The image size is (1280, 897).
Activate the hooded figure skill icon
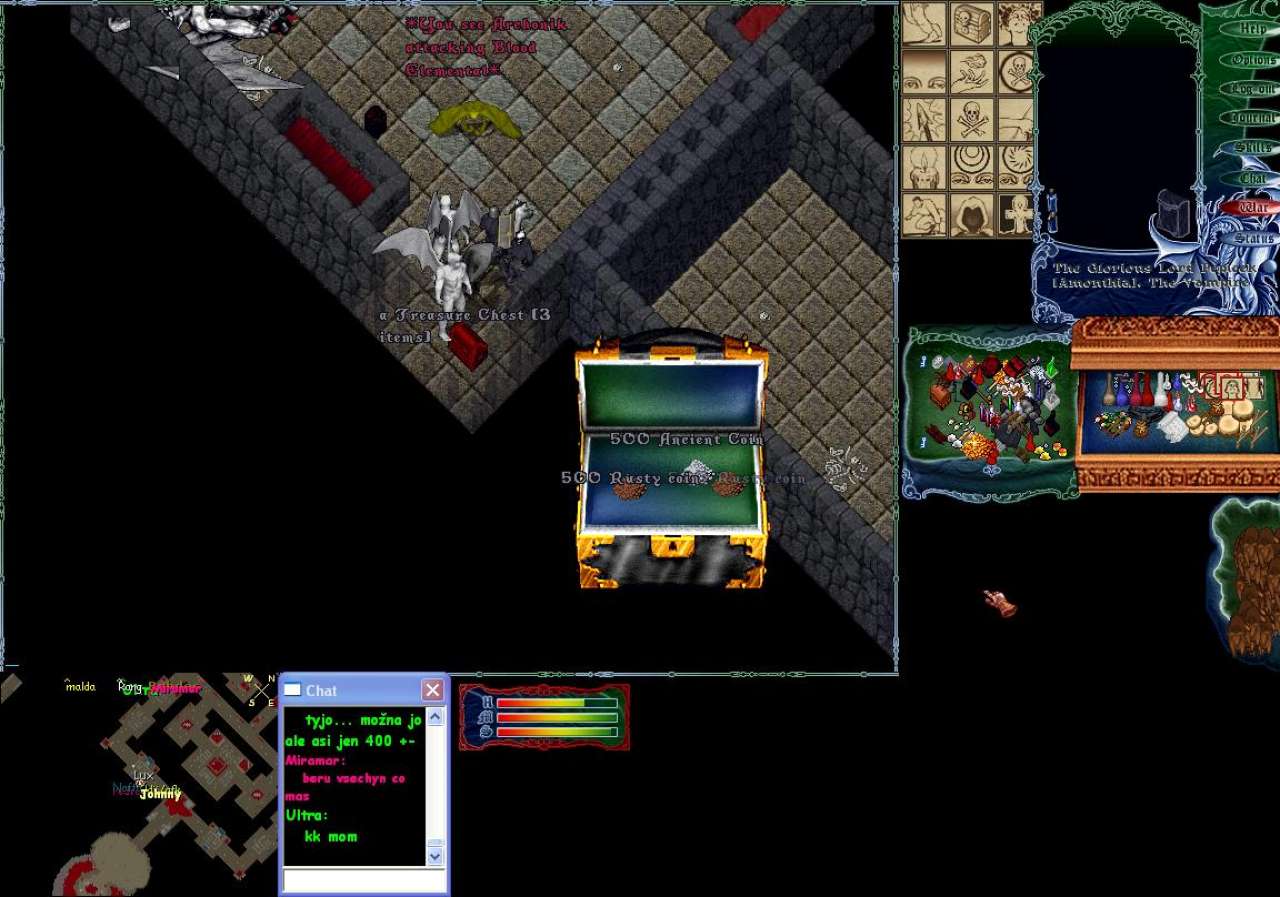tap(972, 214)
